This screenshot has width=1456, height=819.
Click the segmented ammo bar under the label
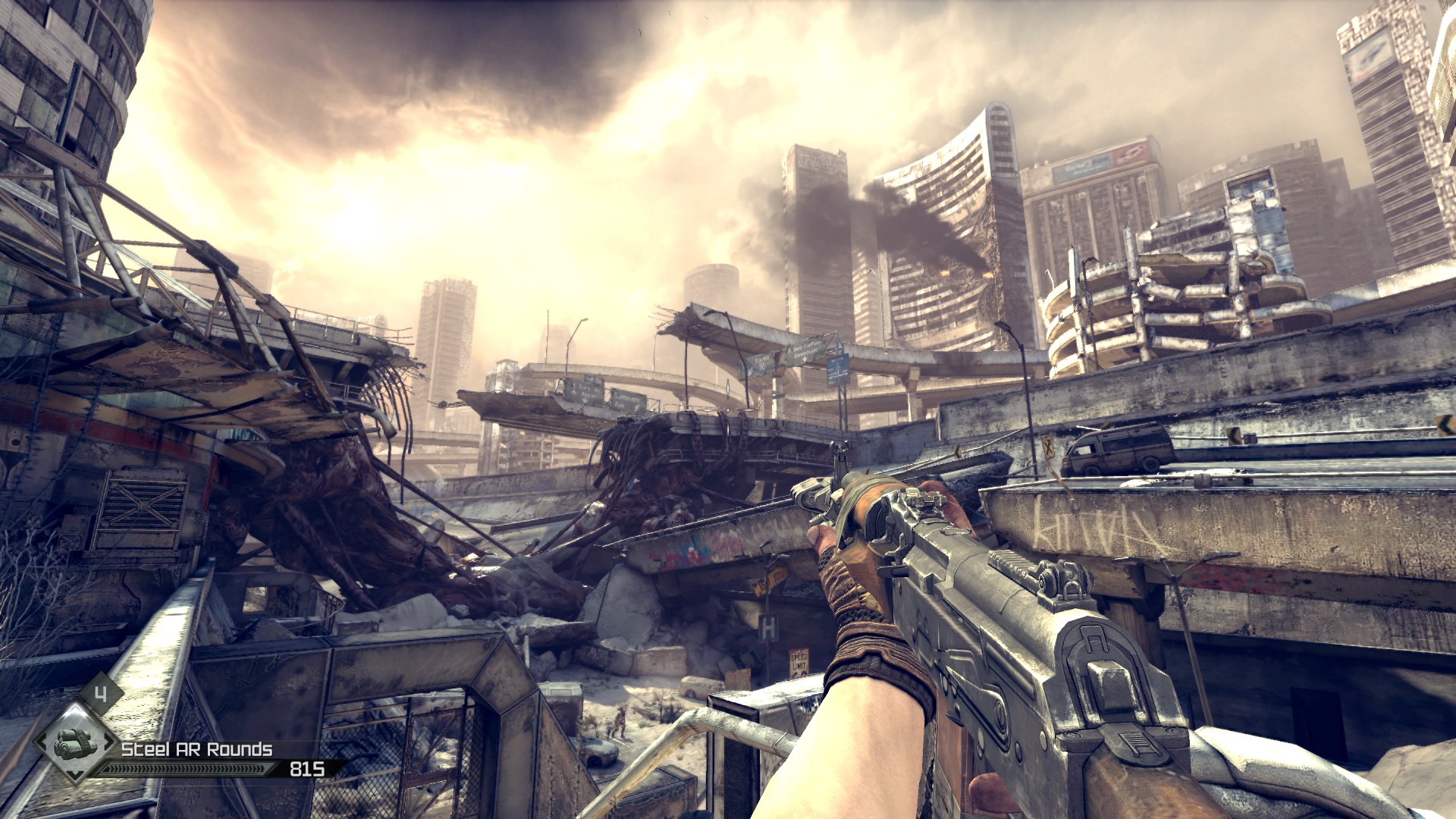(x=187, y=768)
